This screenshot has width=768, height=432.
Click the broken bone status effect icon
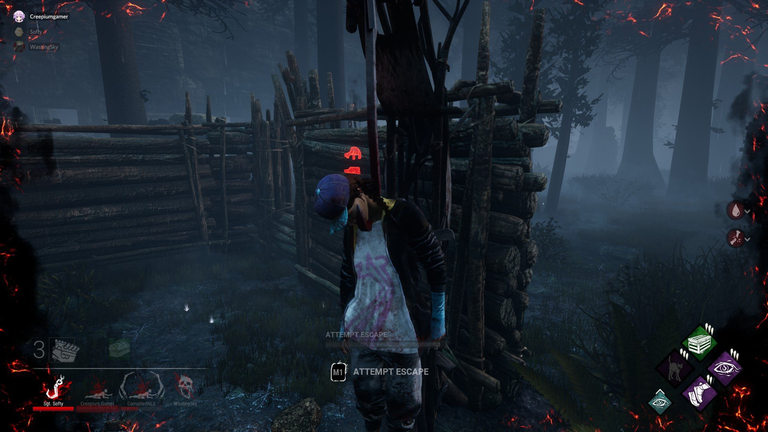pyautogui.click(x=736, y=237)
